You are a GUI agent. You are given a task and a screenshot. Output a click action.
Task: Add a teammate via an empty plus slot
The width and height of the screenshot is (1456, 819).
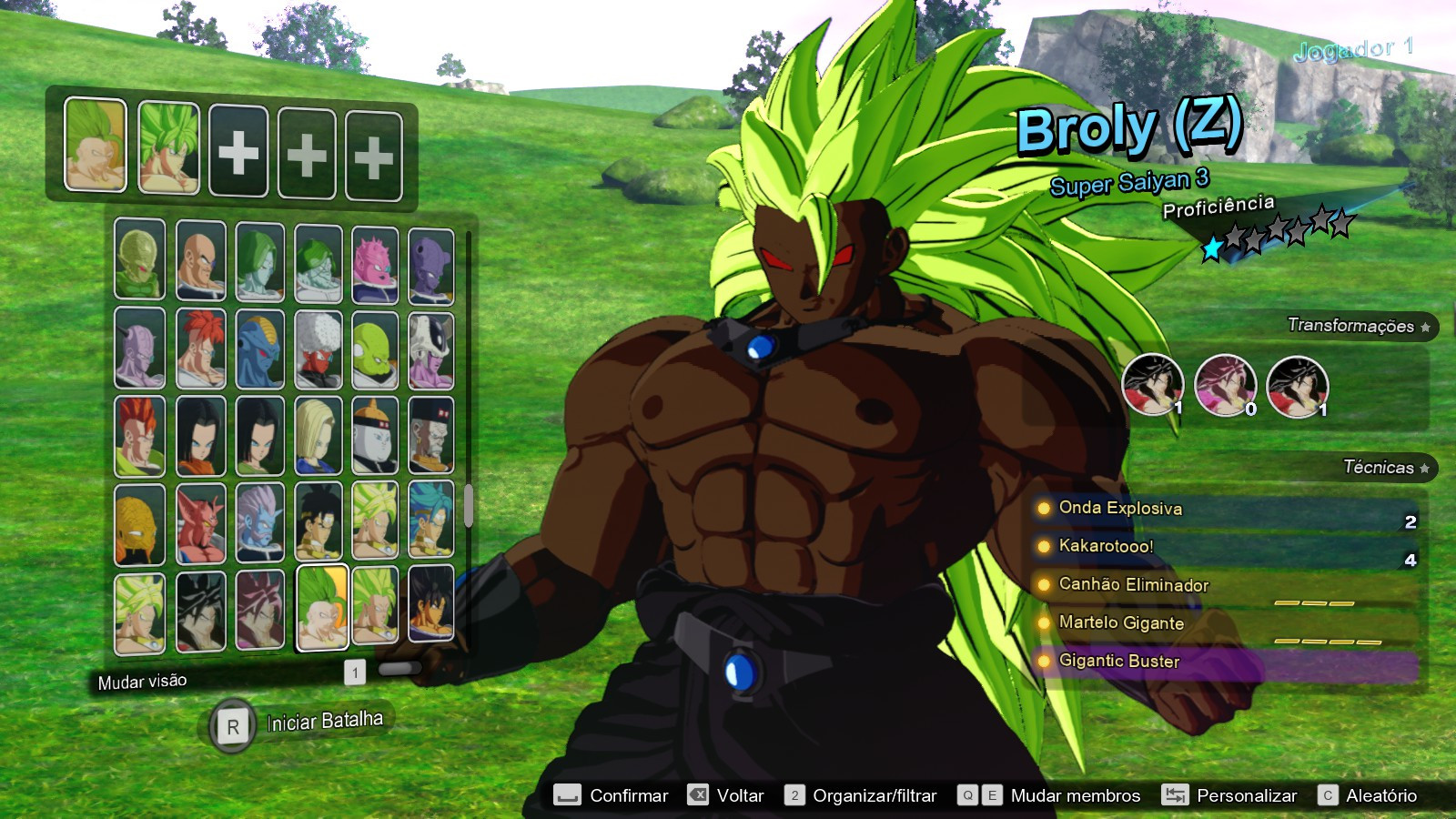click(238, 148)
